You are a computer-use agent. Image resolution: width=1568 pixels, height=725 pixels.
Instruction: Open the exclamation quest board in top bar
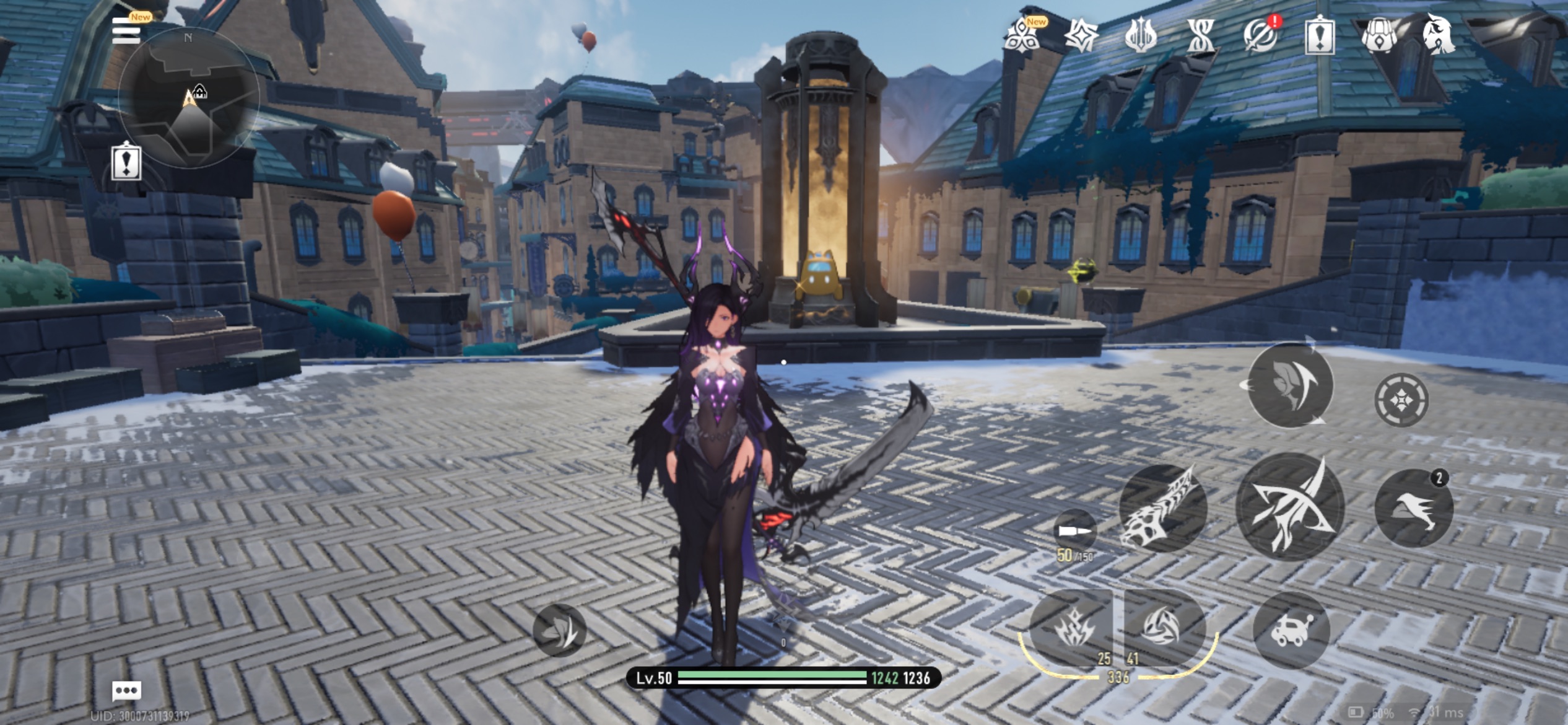[1320, 36]
